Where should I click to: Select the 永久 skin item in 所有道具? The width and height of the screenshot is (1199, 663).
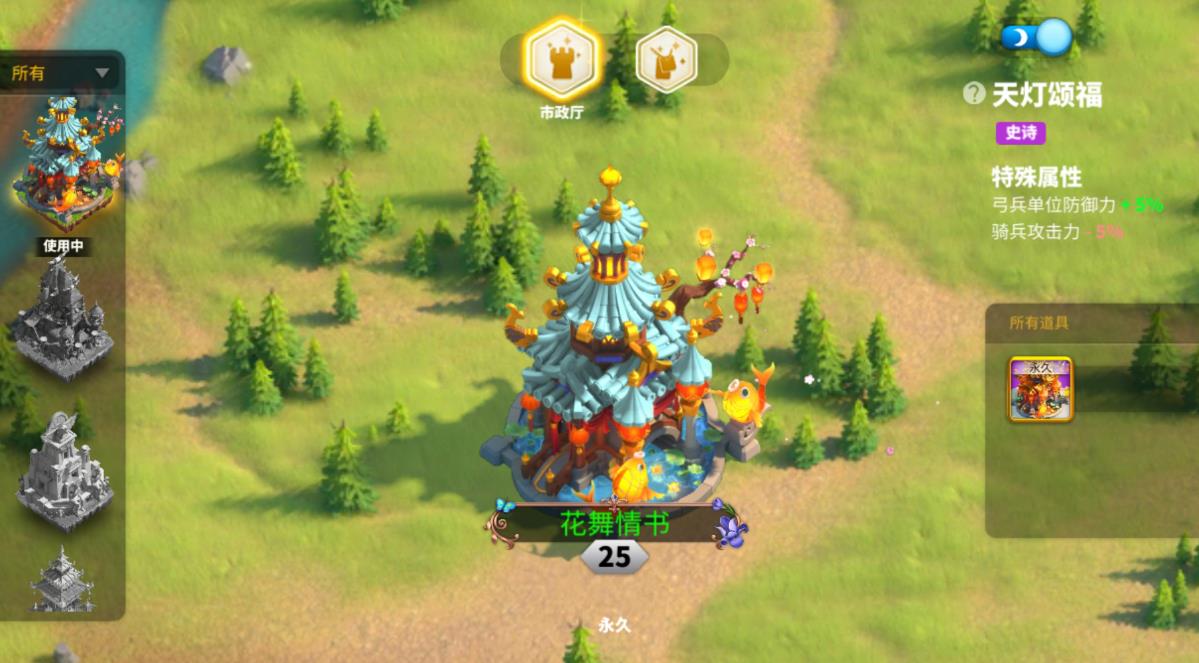1040,389
